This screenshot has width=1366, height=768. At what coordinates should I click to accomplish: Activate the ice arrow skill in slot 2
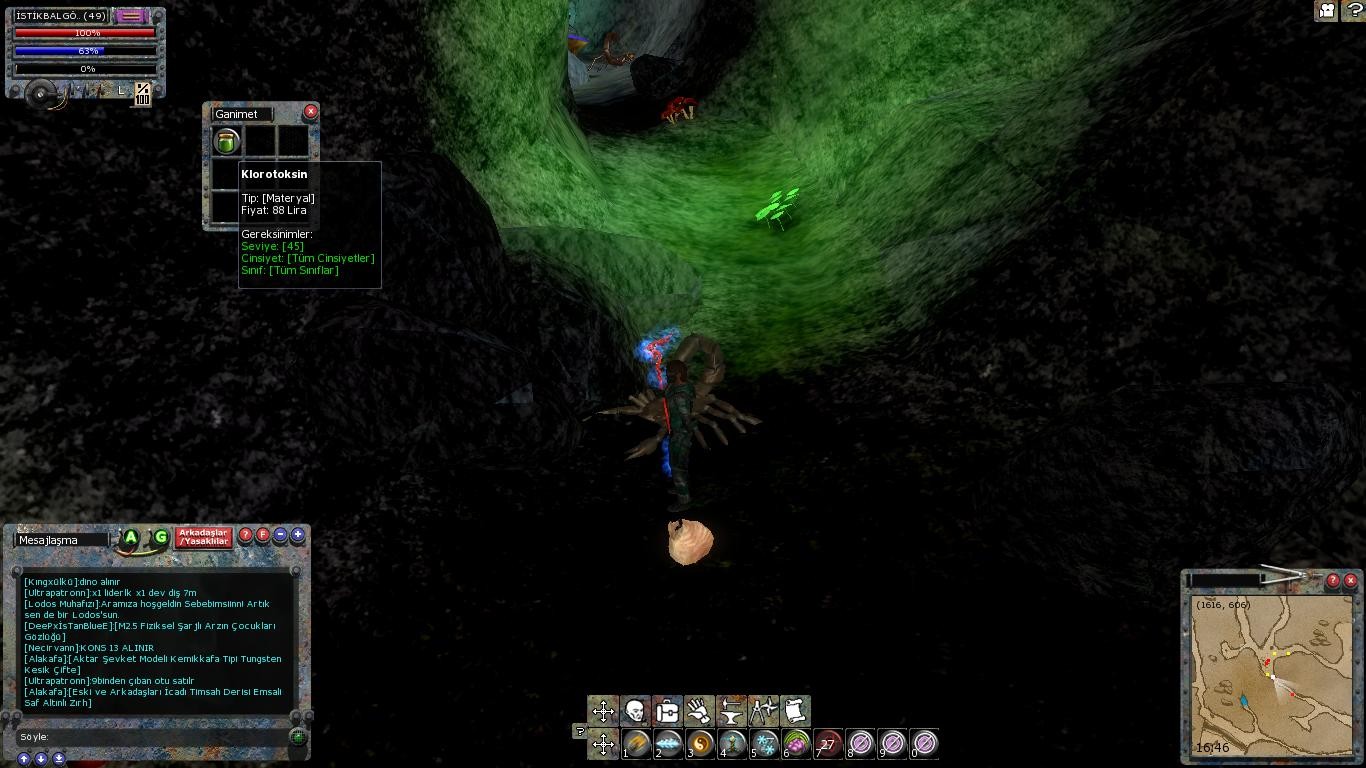669,744
